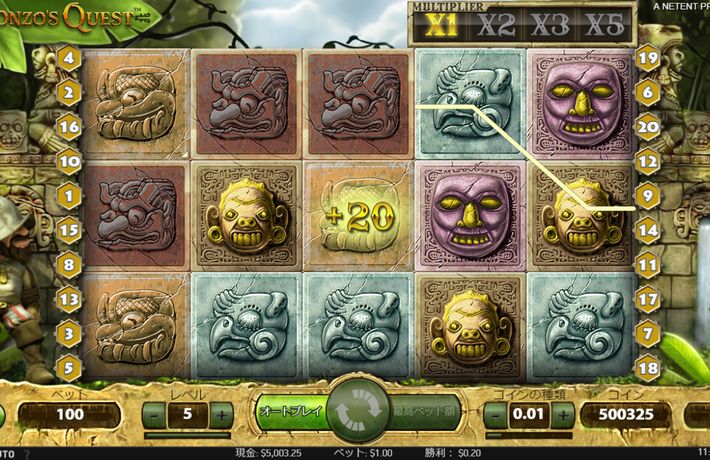Set the maximum bet with 最高ベット額
This screenshot has width=710, height=460.
click(422, 411)
